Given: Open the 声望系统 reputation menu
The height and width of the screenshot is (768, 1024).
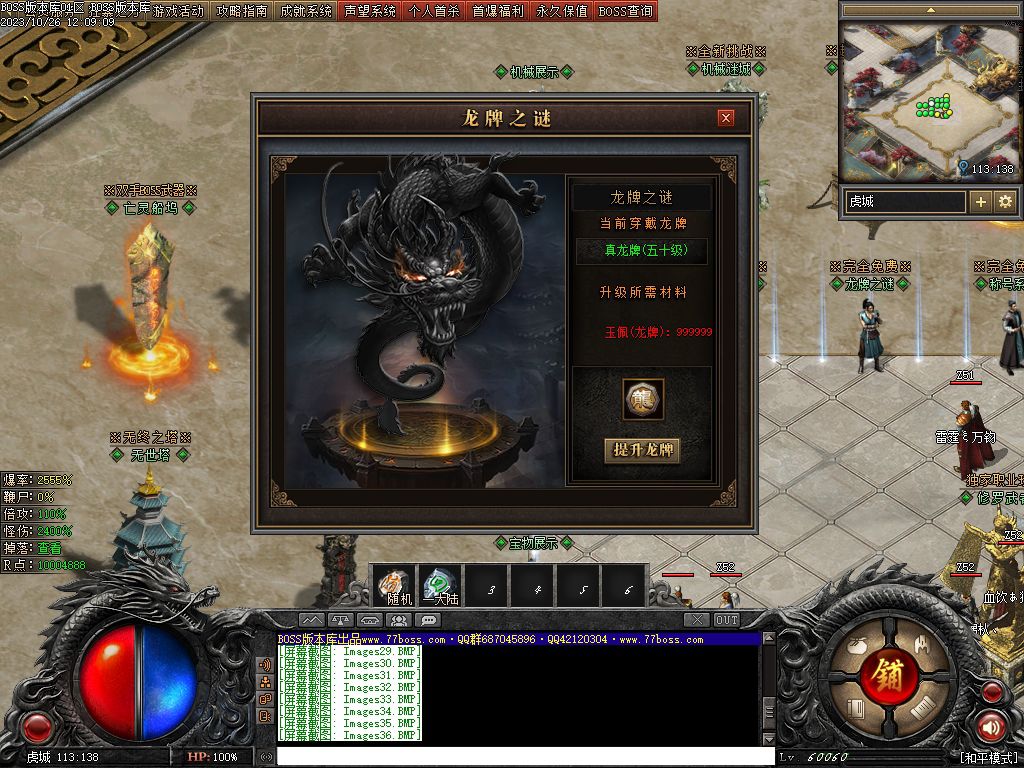Looking at the screenshot, I should pos(370,12).
